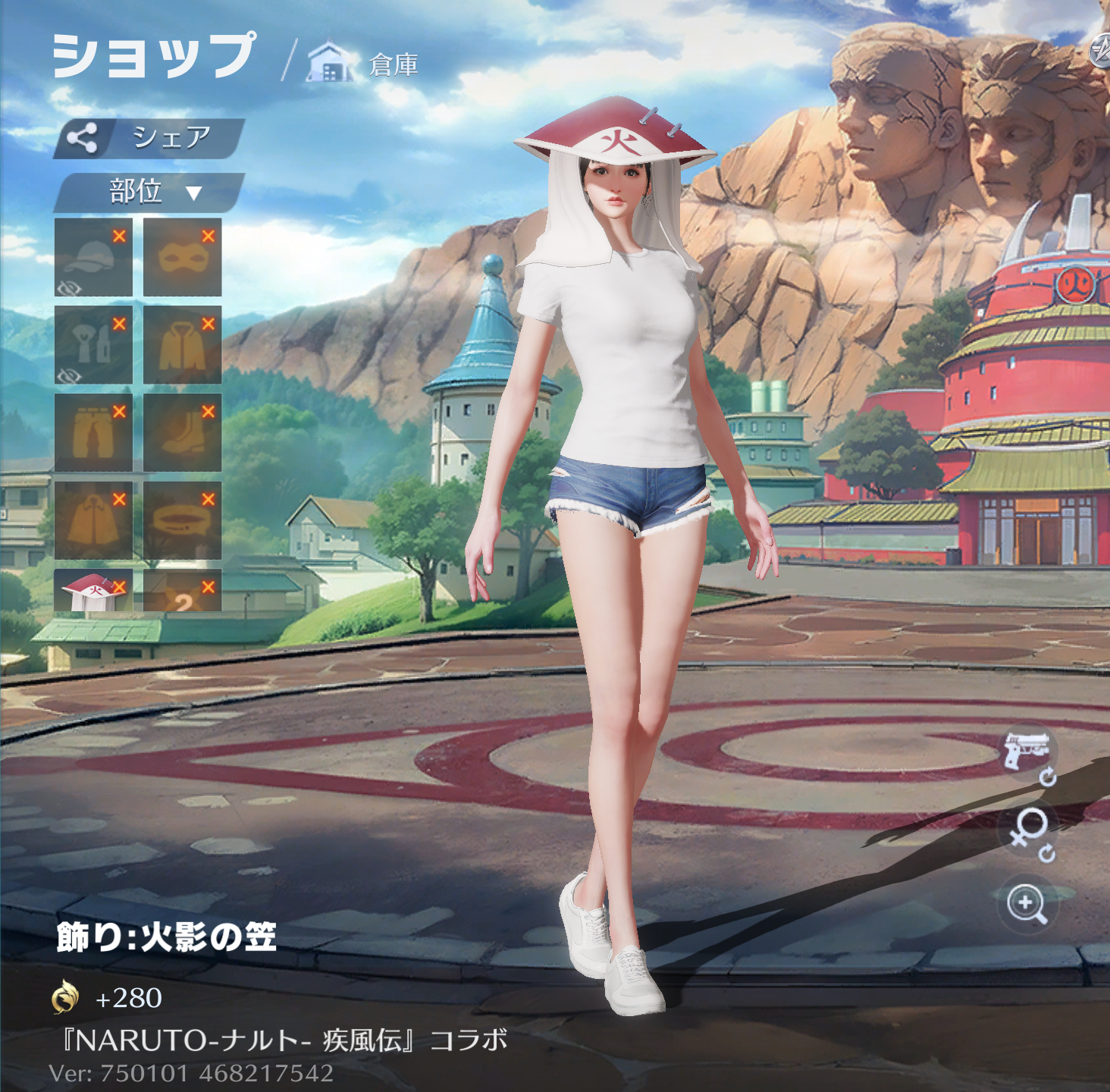Viewport: 1110px width, 1092px height.
Task: Choose the cape slot
Action: [x=93, y=520]
